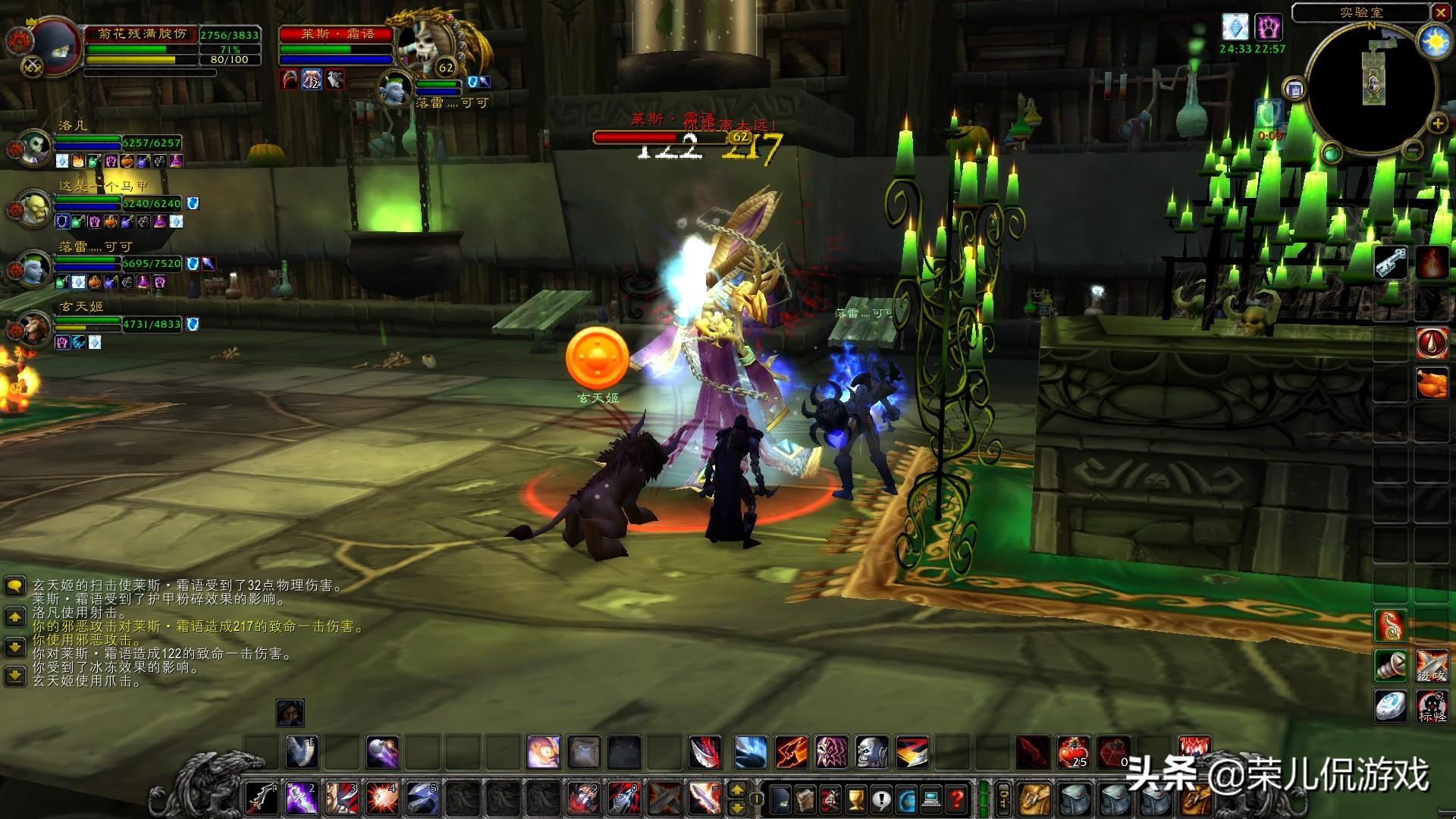Open the backpack bag slot
The image size is (1456, 819).
click(x=1194, y=798)
